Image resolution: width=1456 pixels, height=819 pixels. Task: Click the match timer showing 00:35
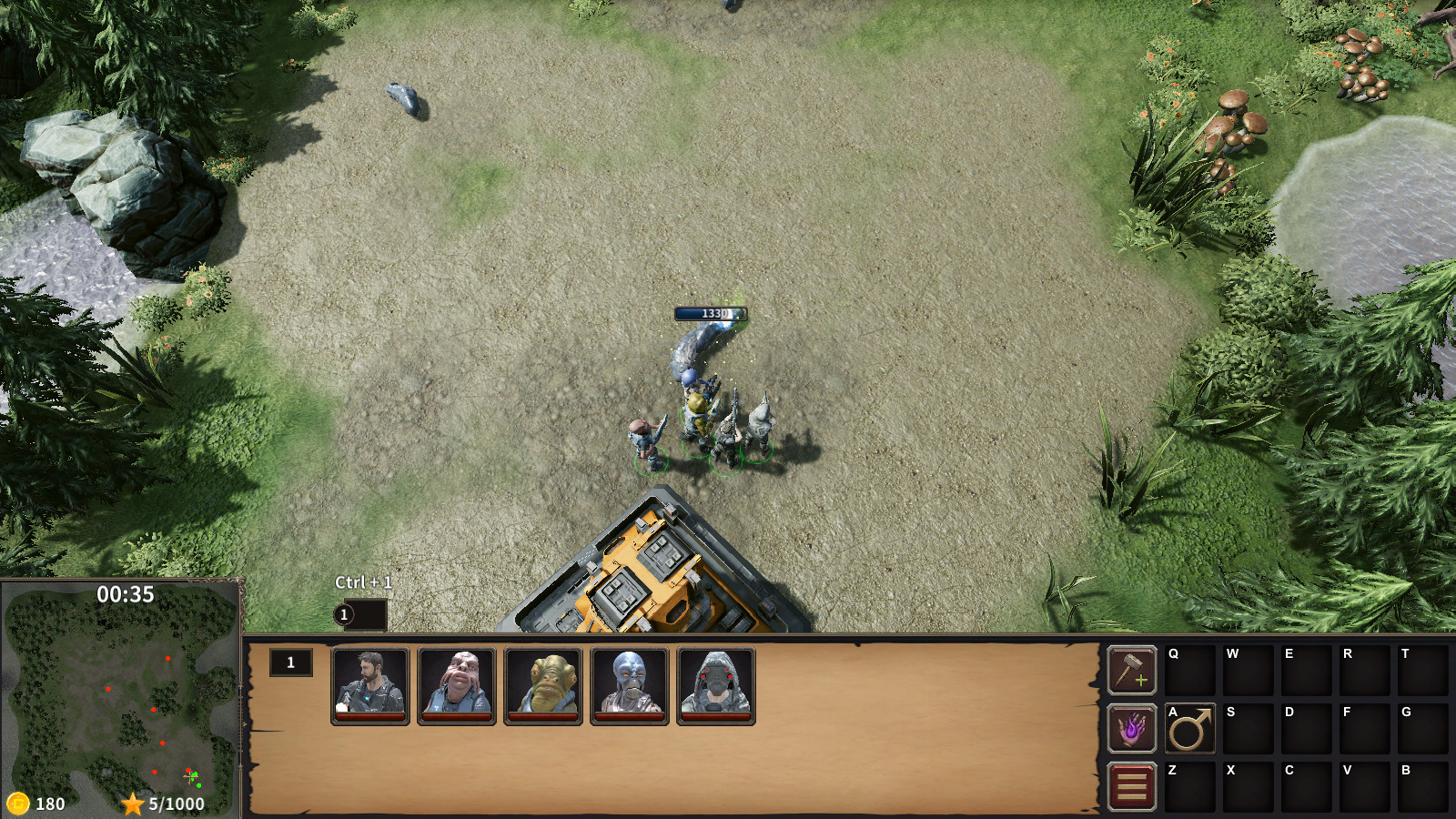[124, 592]
